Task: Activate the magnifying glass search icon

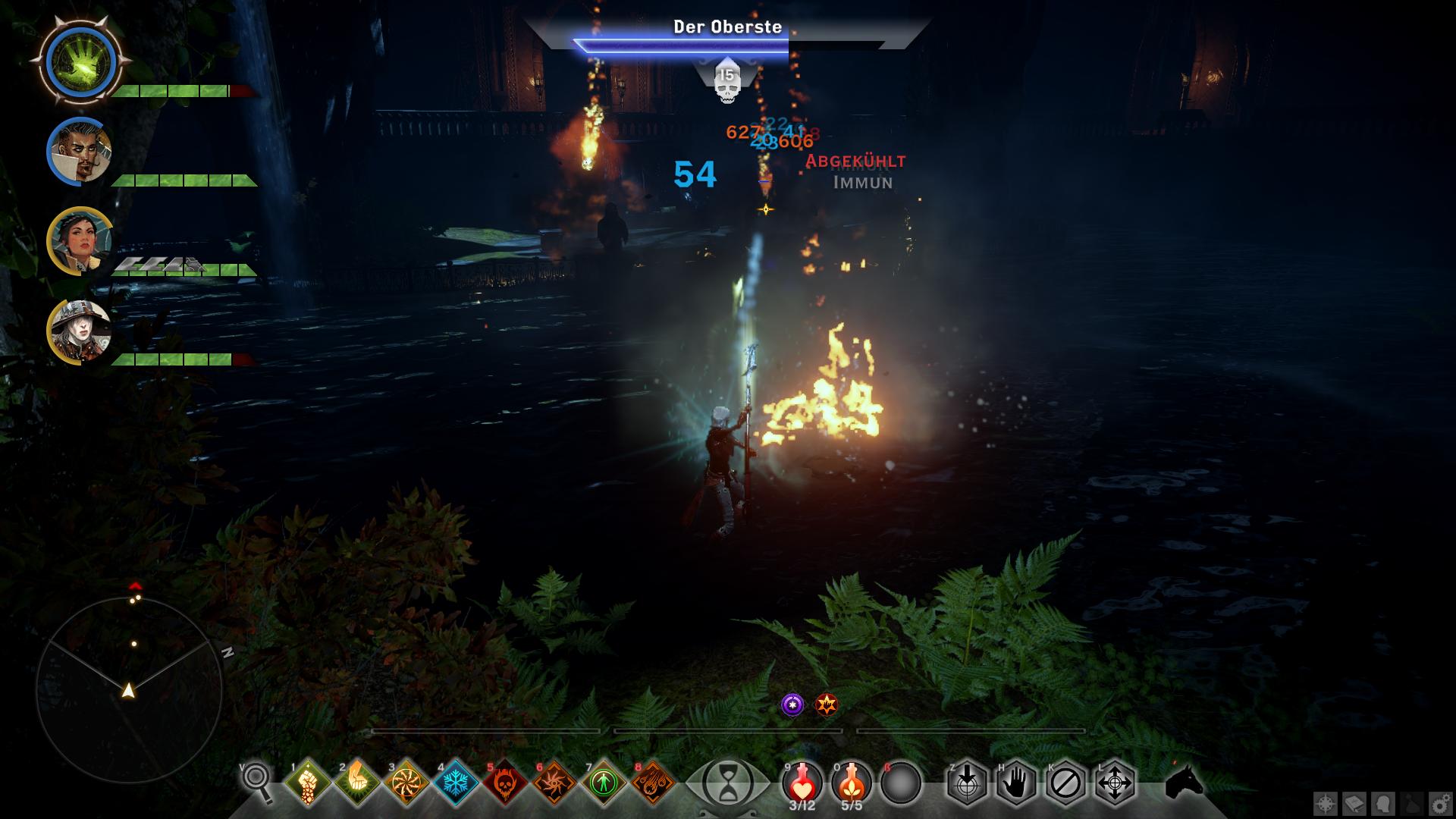Action: (258, 781)
